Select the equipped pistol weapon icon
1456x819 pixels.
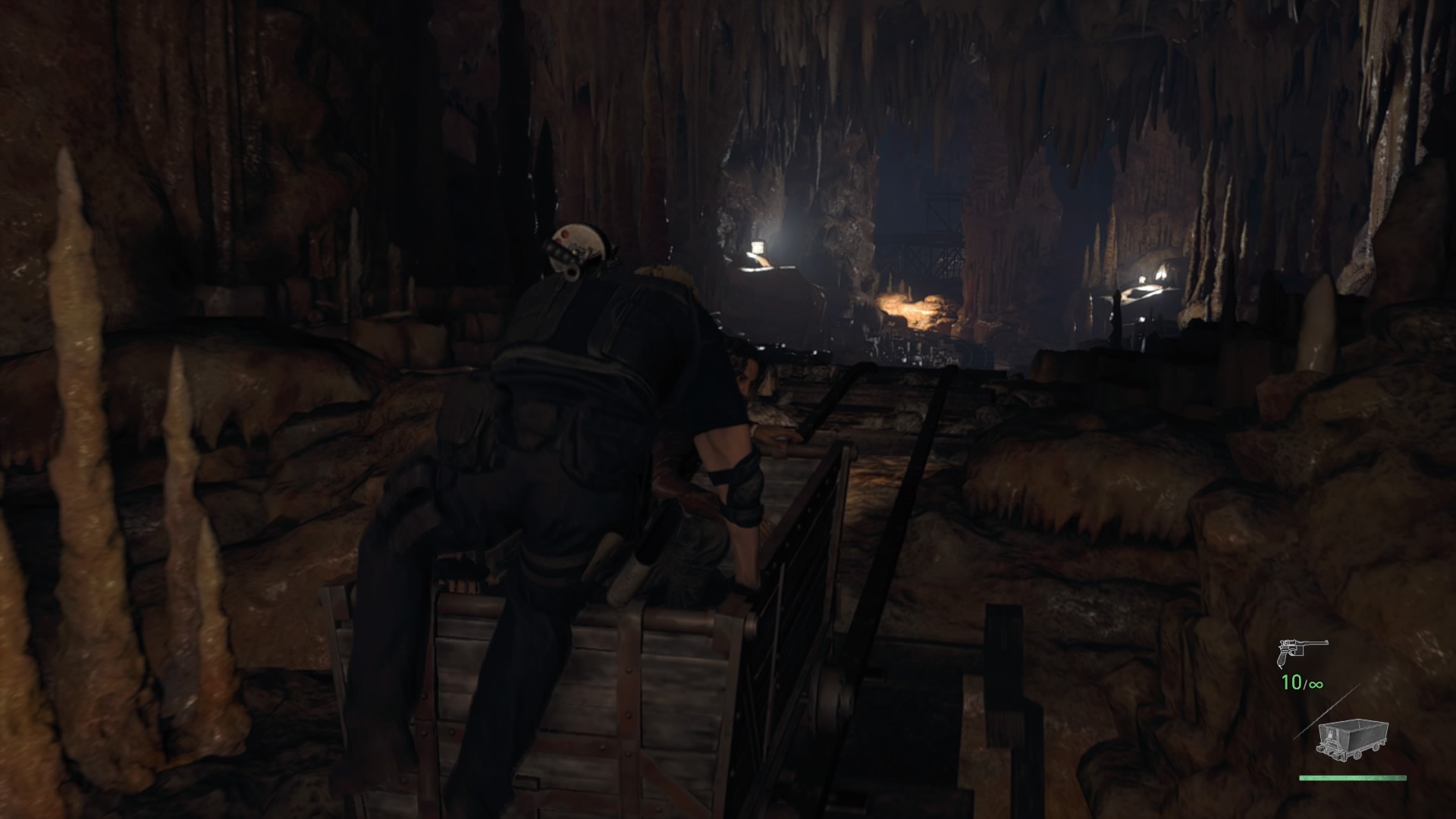(x=1302, y=651)
